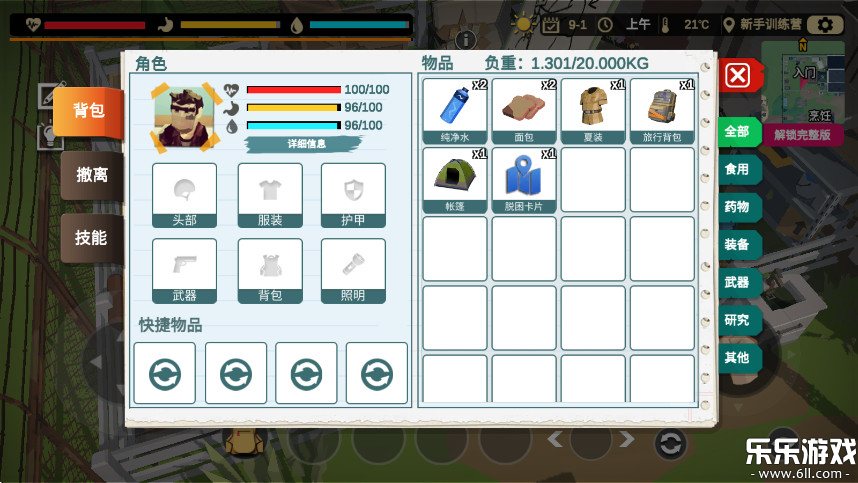858x483 pixels.
Task: Filter items by 药物 medicine category
Action: 737,207
